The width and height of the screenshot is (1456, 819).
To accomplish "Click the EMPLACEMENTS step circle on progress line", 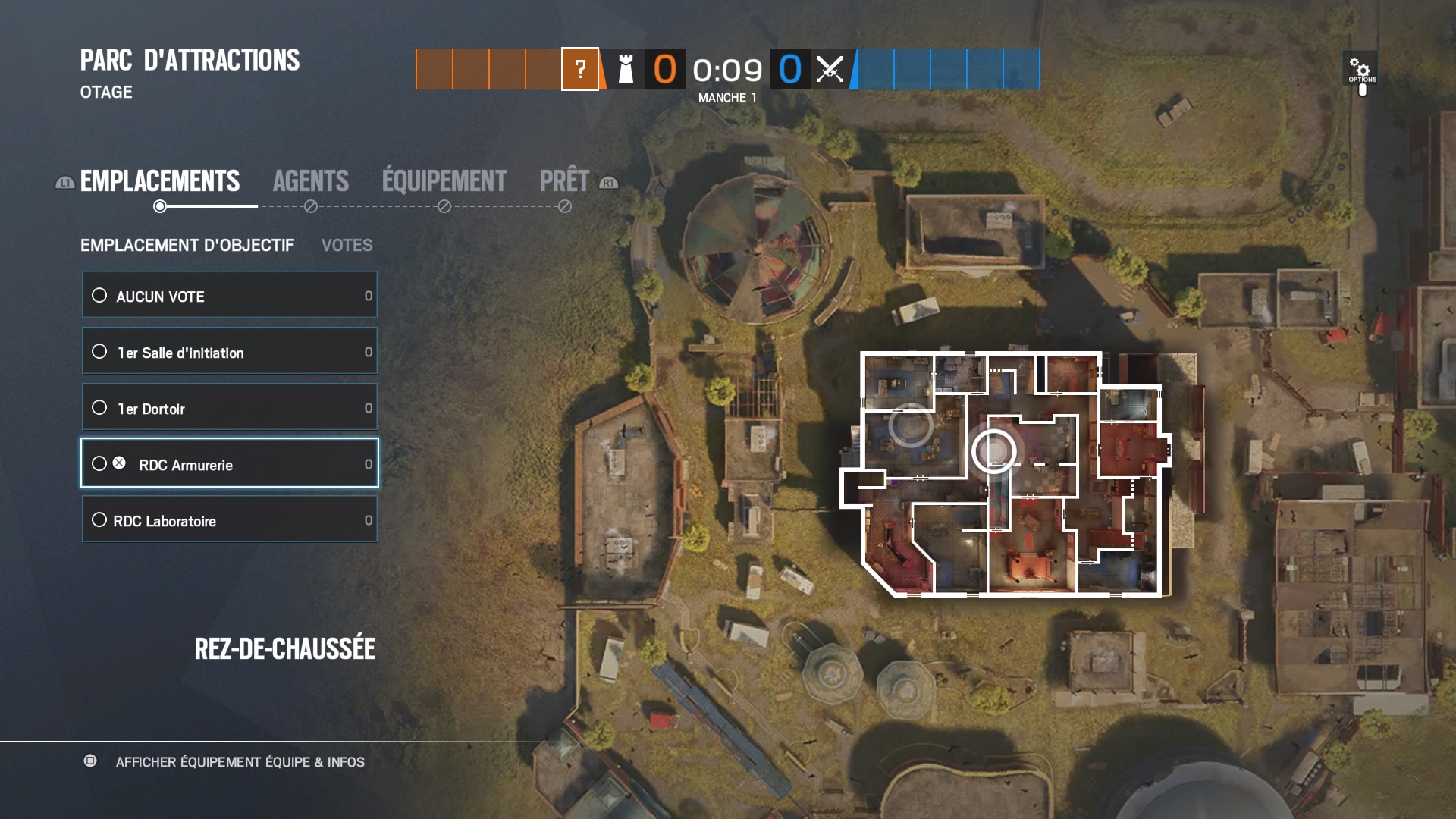I will pos(160,204).
